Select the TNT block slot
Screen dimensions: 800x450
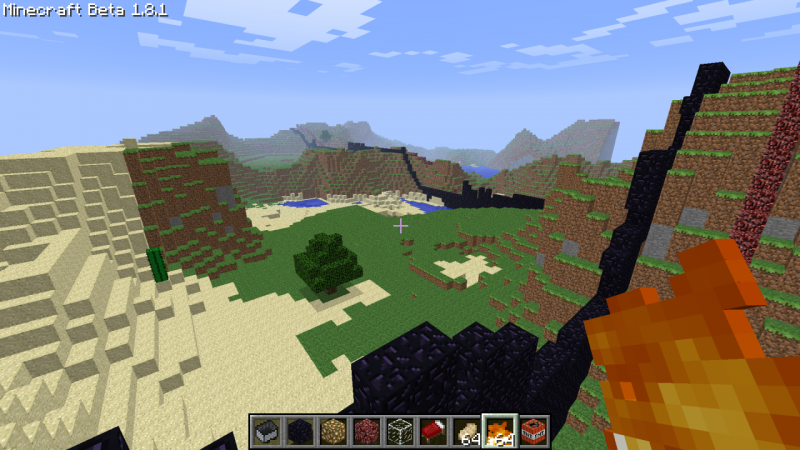point(534,432)
